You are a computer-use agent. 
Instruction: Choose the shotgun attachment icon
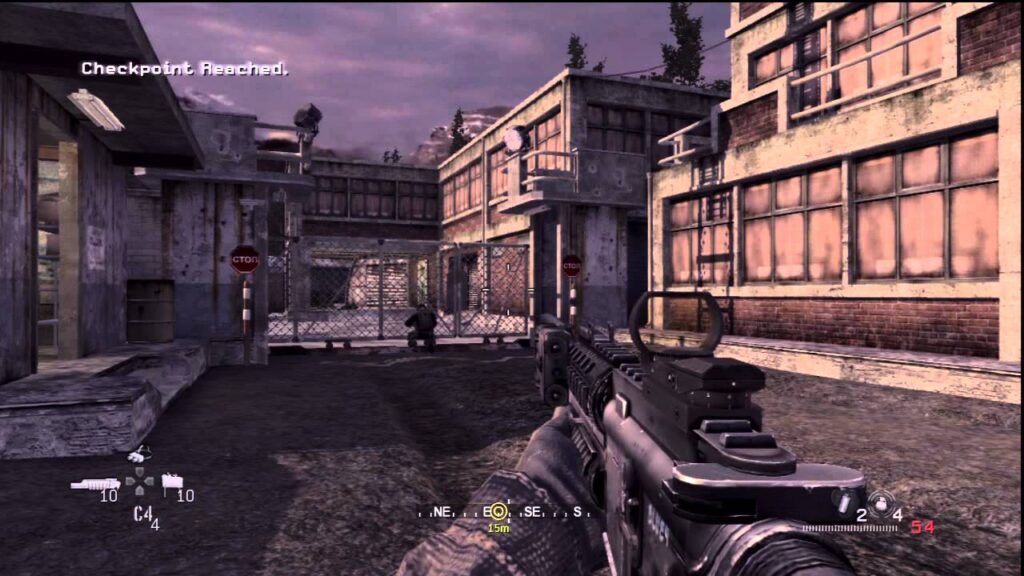(x=95, y=484)
